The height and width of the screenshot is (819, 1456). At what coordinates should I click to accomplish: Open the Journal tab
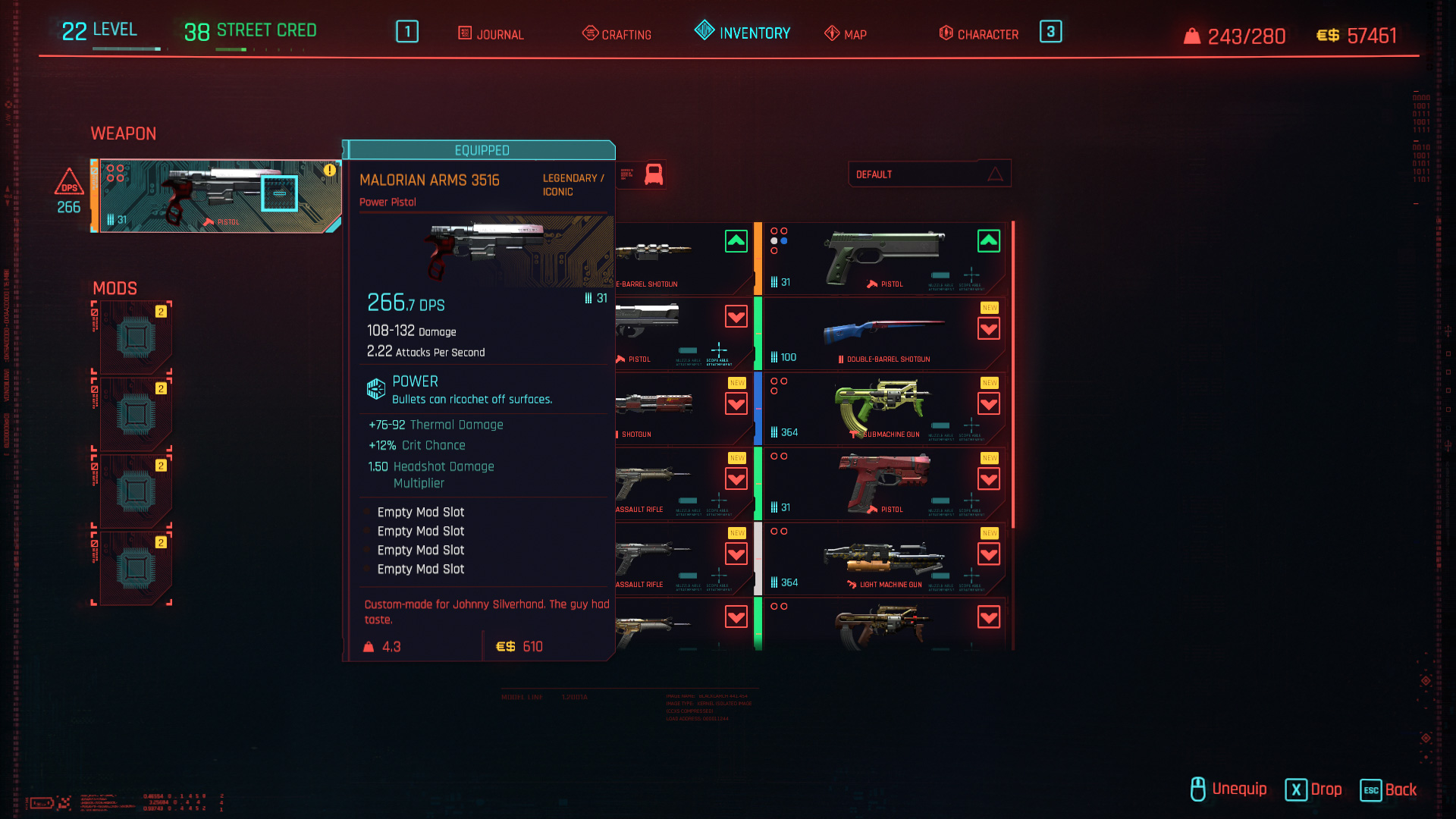(x=491, y=34)
